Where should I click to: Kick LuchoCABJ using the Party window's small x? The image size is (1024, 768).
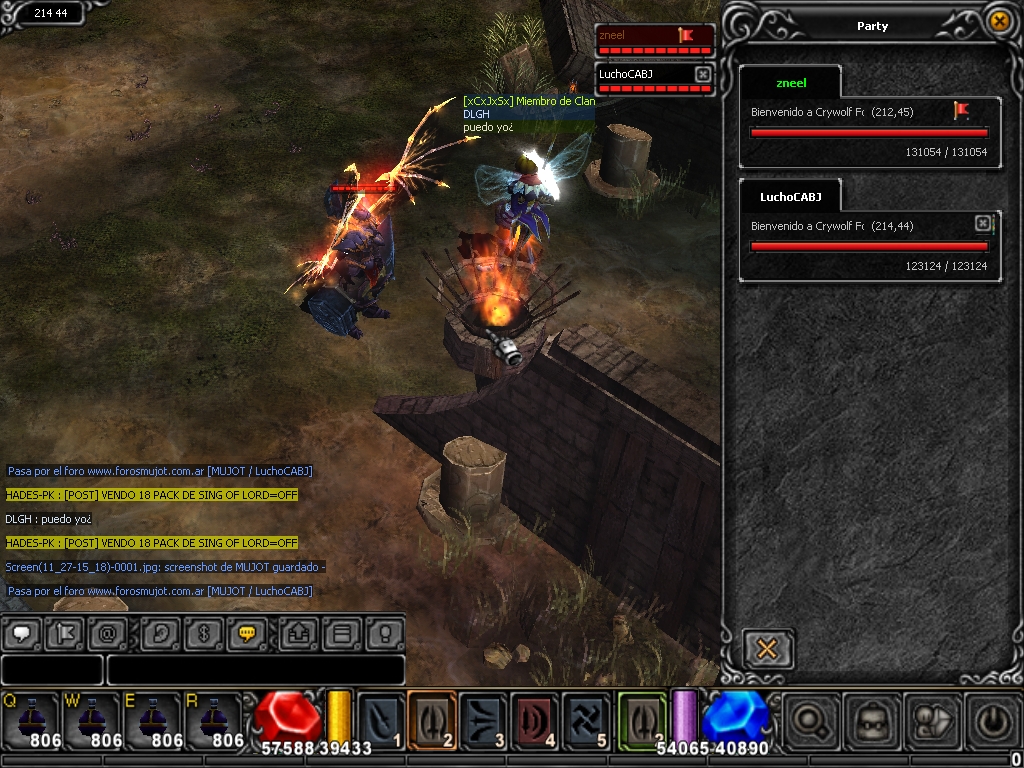pyautogui.click(x=982, y=223)
